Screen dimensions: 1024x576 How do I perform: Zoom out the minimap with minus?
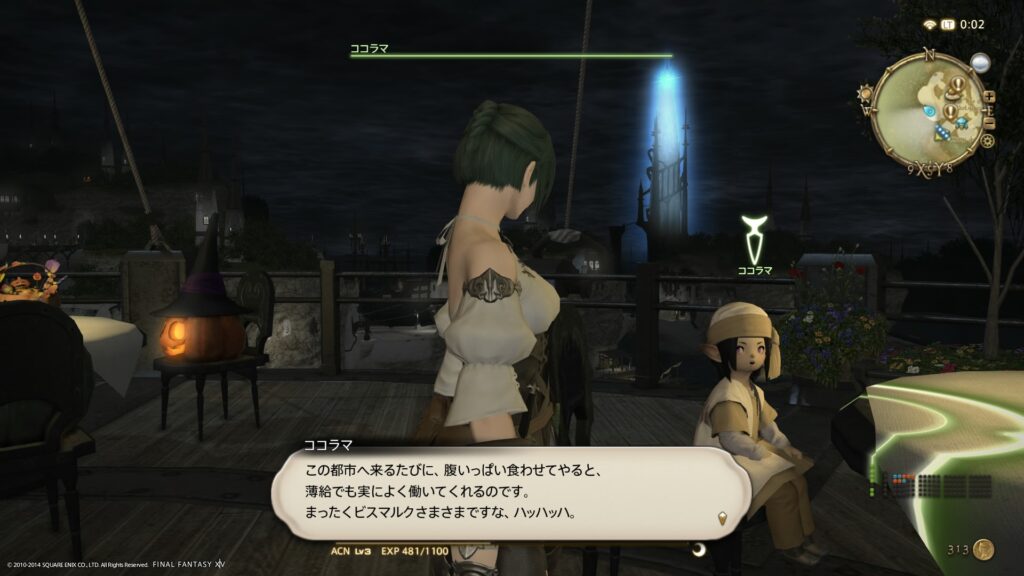tap(989, 122)
